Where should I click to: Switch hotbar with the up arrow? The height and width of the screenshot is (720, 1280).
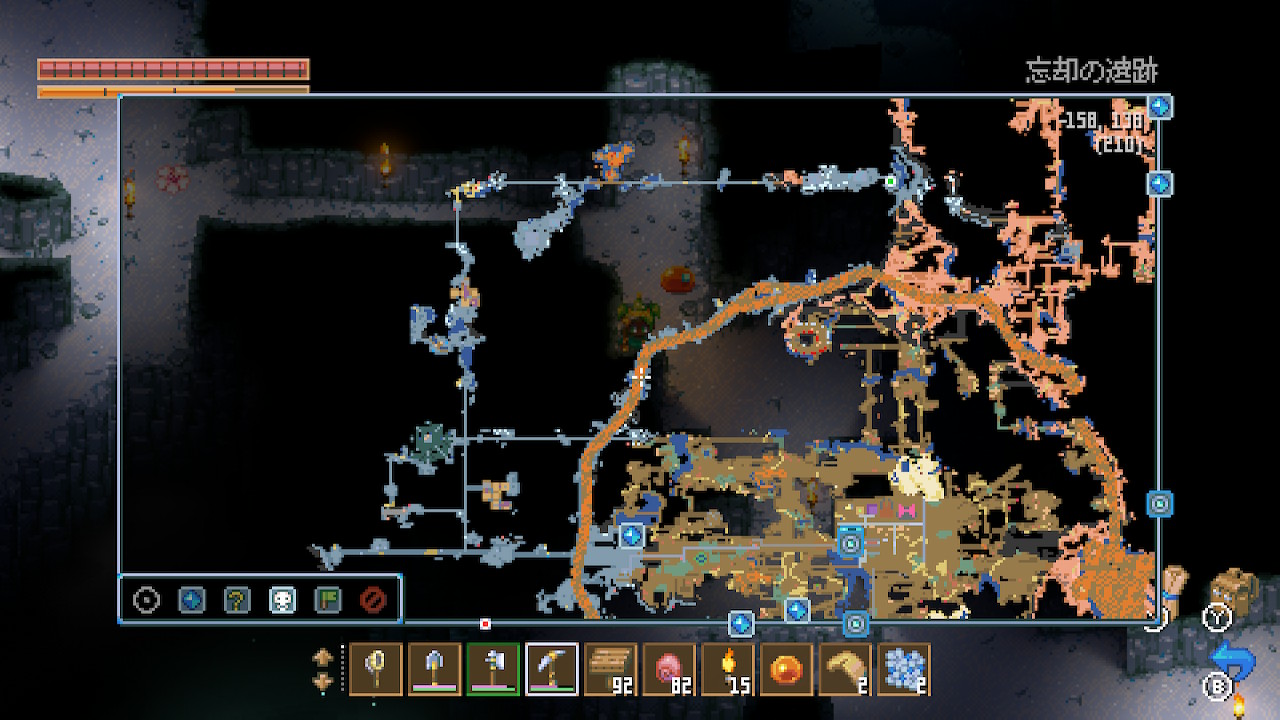[x=323, y=658]
